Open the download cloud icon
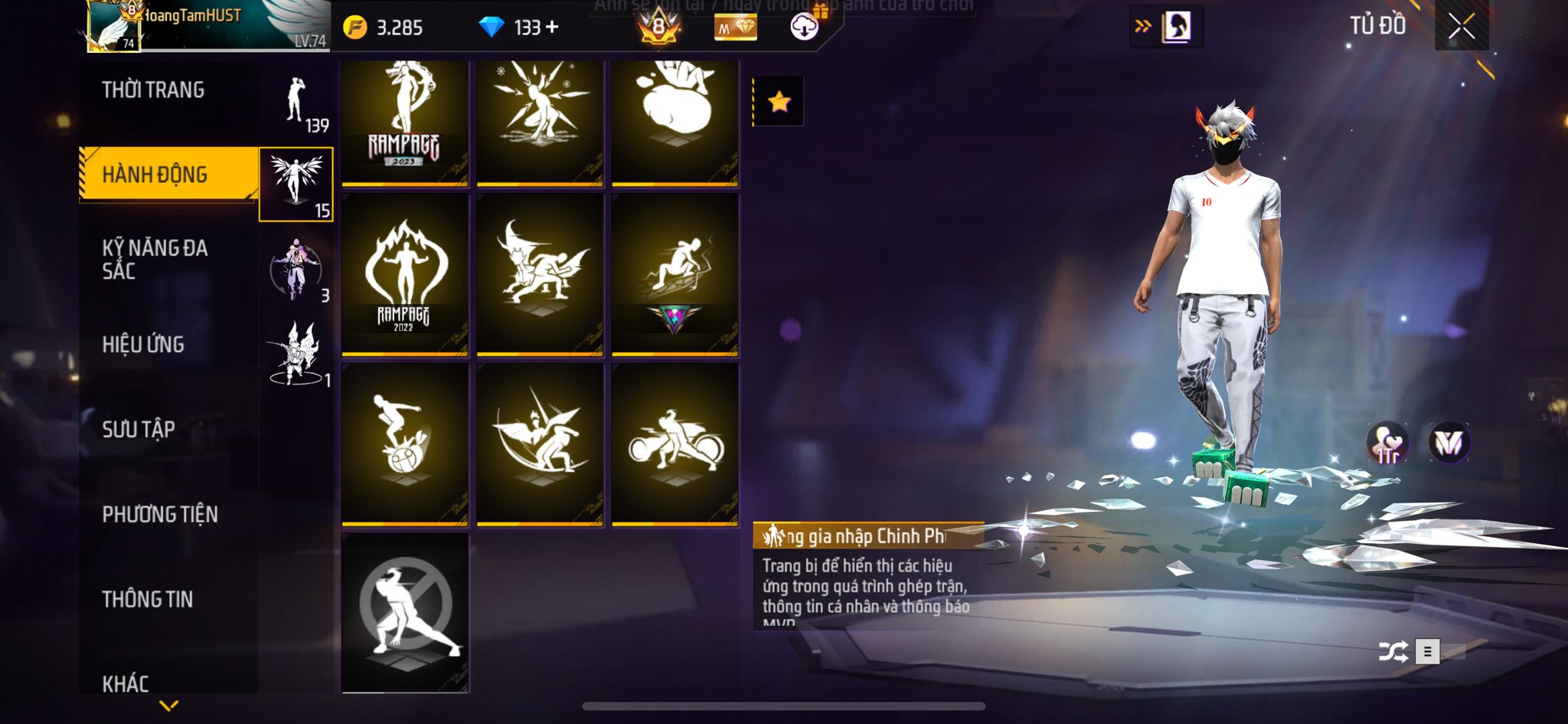Screen dimensions: 1568x724 tap(804, 28)
